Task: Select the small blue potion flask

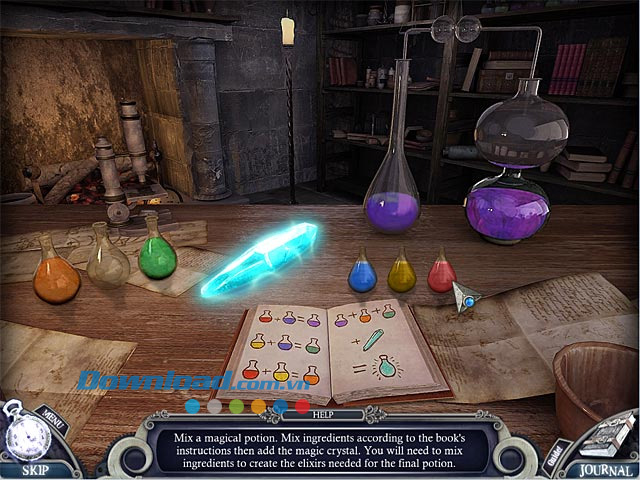Action: click(362, 274)
